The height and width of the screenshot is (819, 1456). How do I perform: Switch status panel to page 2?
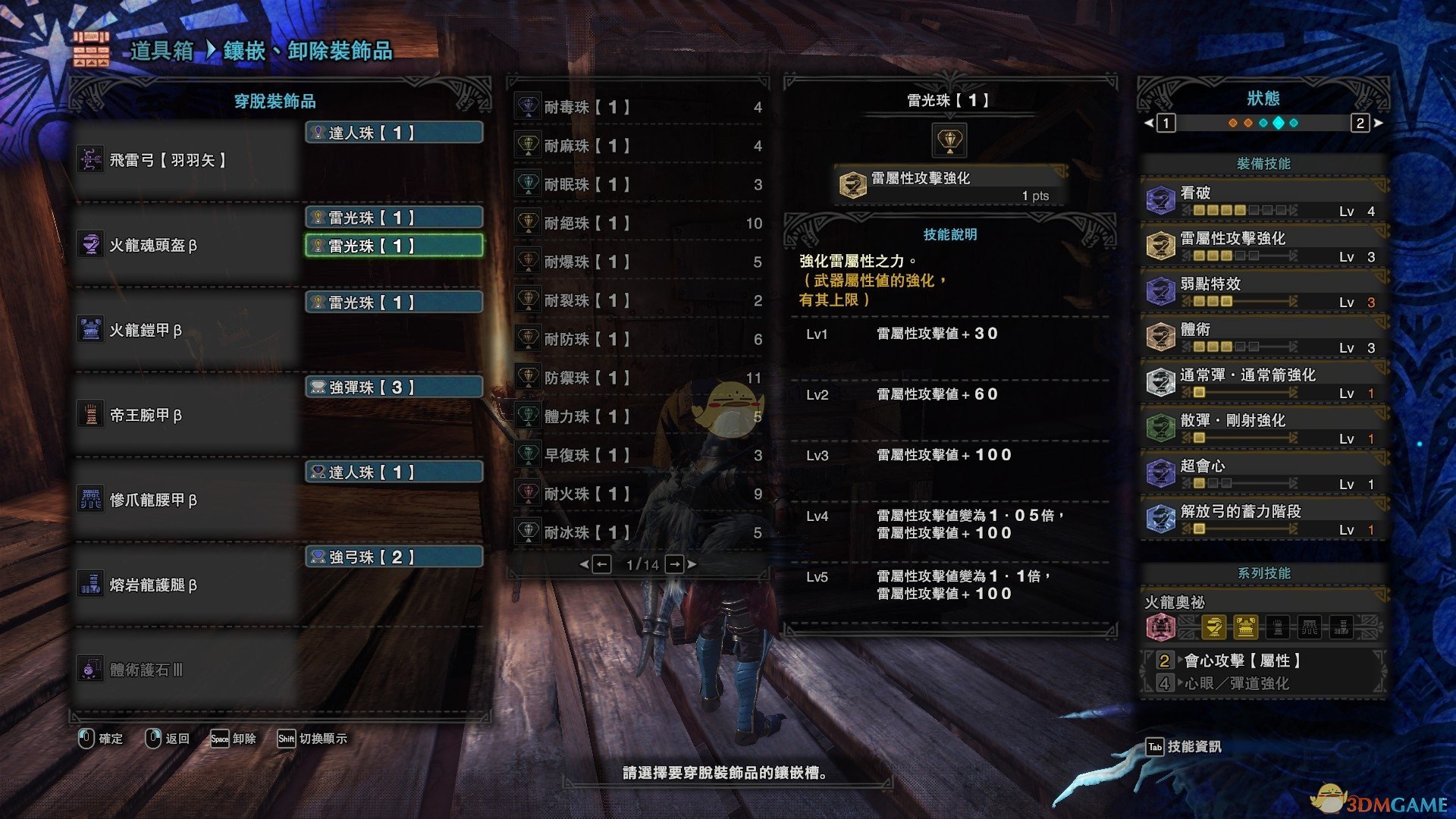pos(1360,123)
